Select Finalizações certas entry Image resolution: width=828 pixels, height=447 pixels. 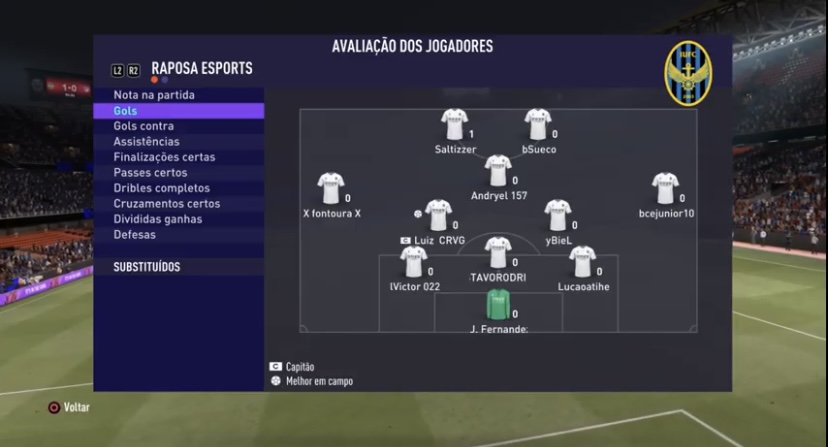point(164,157)
